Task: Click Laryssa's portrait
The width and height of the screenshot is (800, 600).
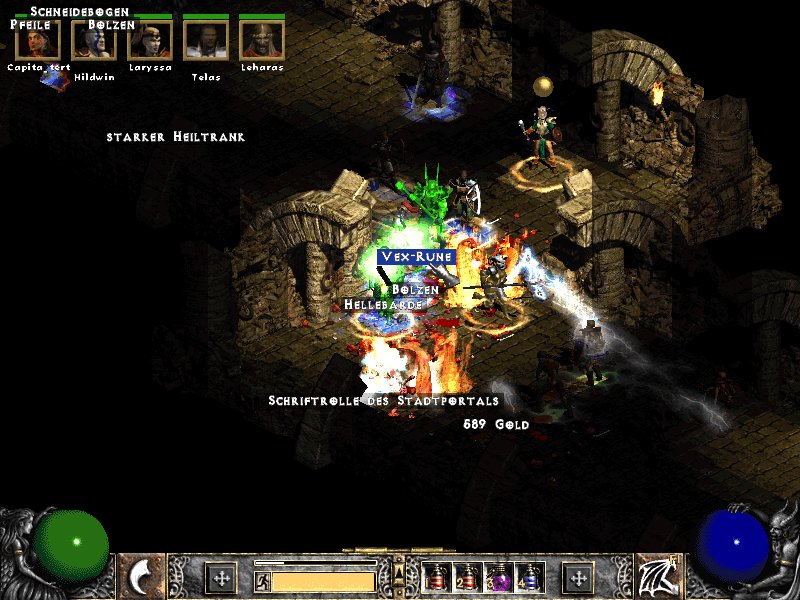Action: tap(150, 40)
